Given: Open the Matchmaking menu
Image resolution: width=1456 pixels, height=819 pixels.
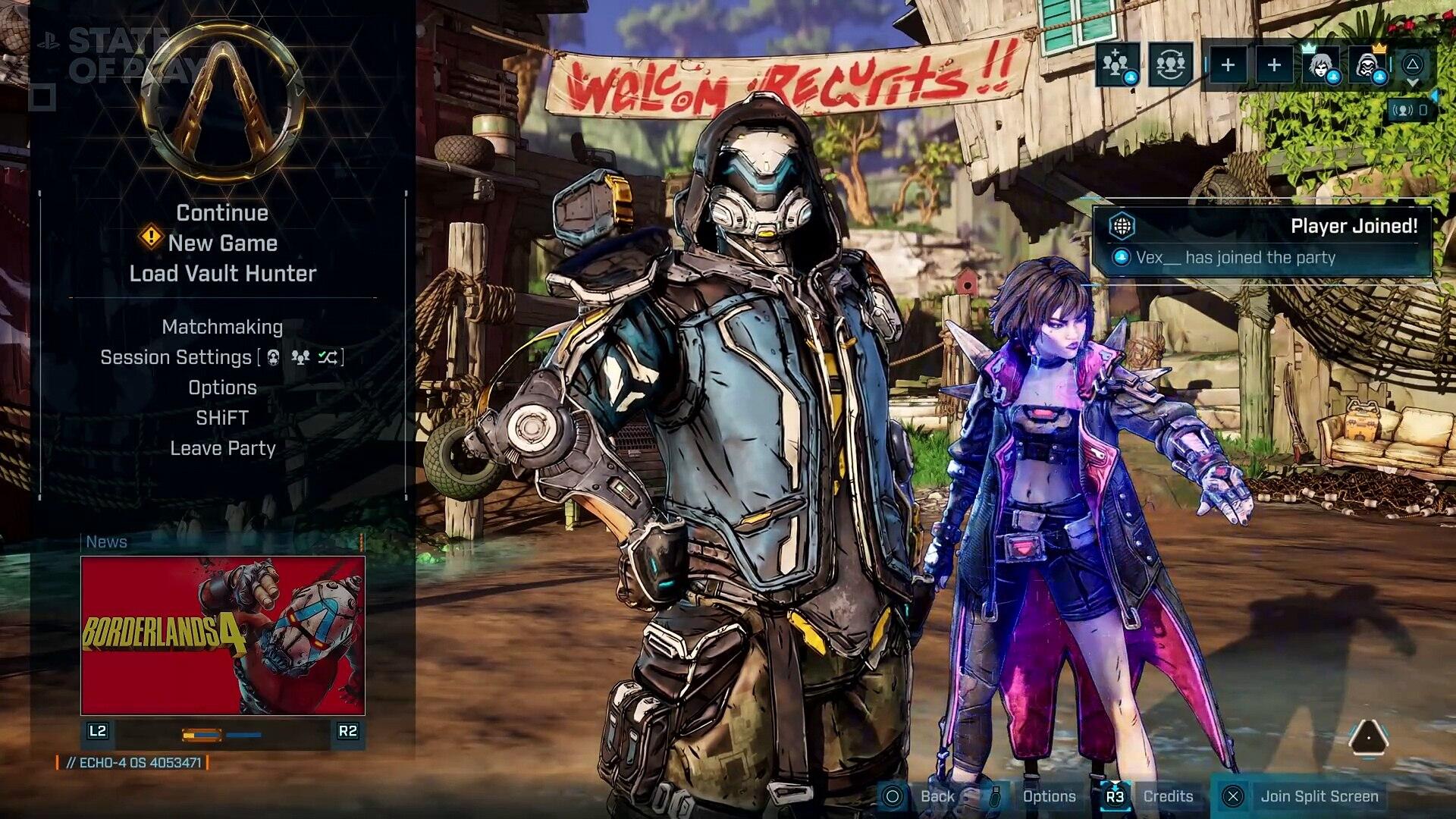Looking at the screenshot, I should click(222, 327).
